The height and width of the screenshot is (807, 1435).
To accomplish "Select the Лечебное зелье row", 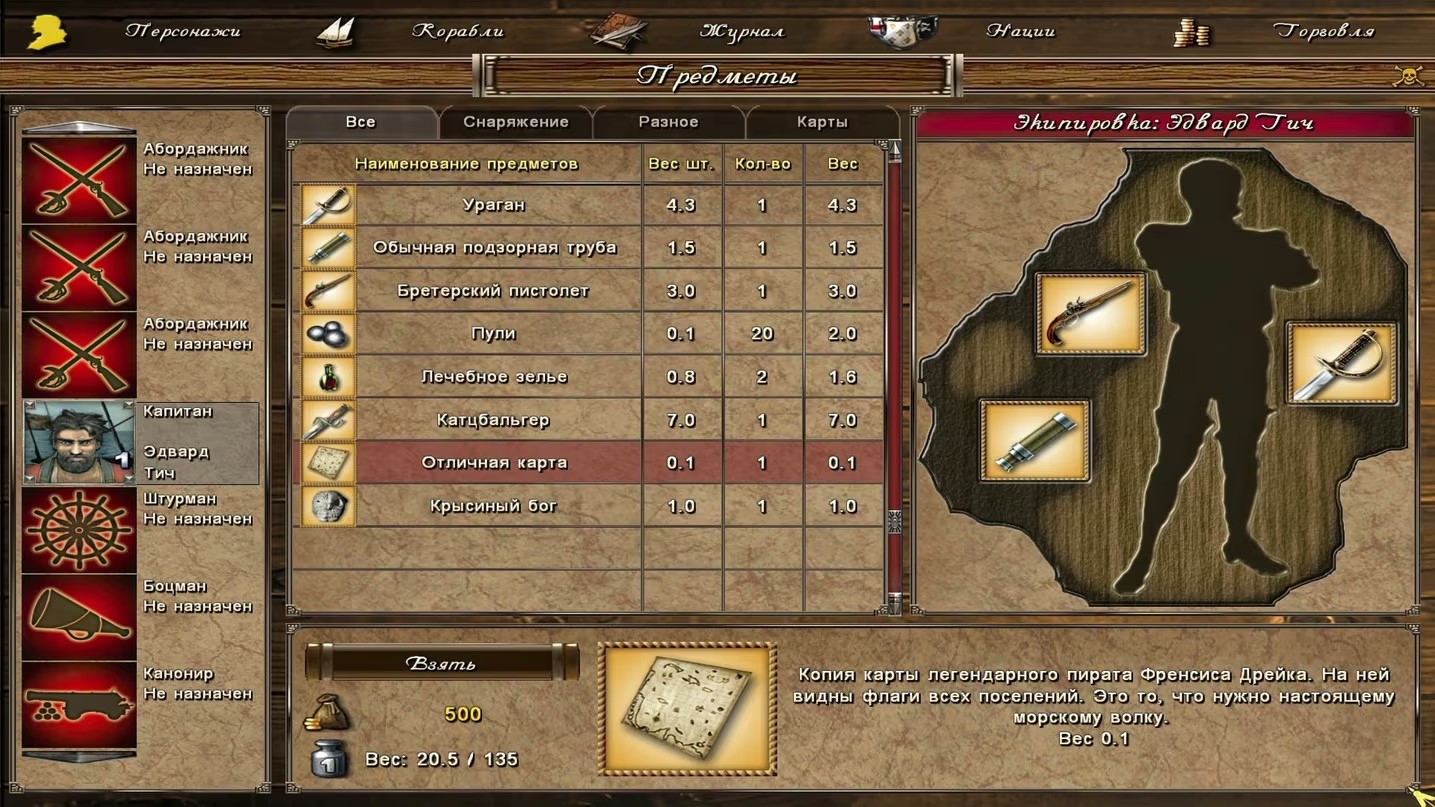I will pyautogui.click(x=494, y=377).
